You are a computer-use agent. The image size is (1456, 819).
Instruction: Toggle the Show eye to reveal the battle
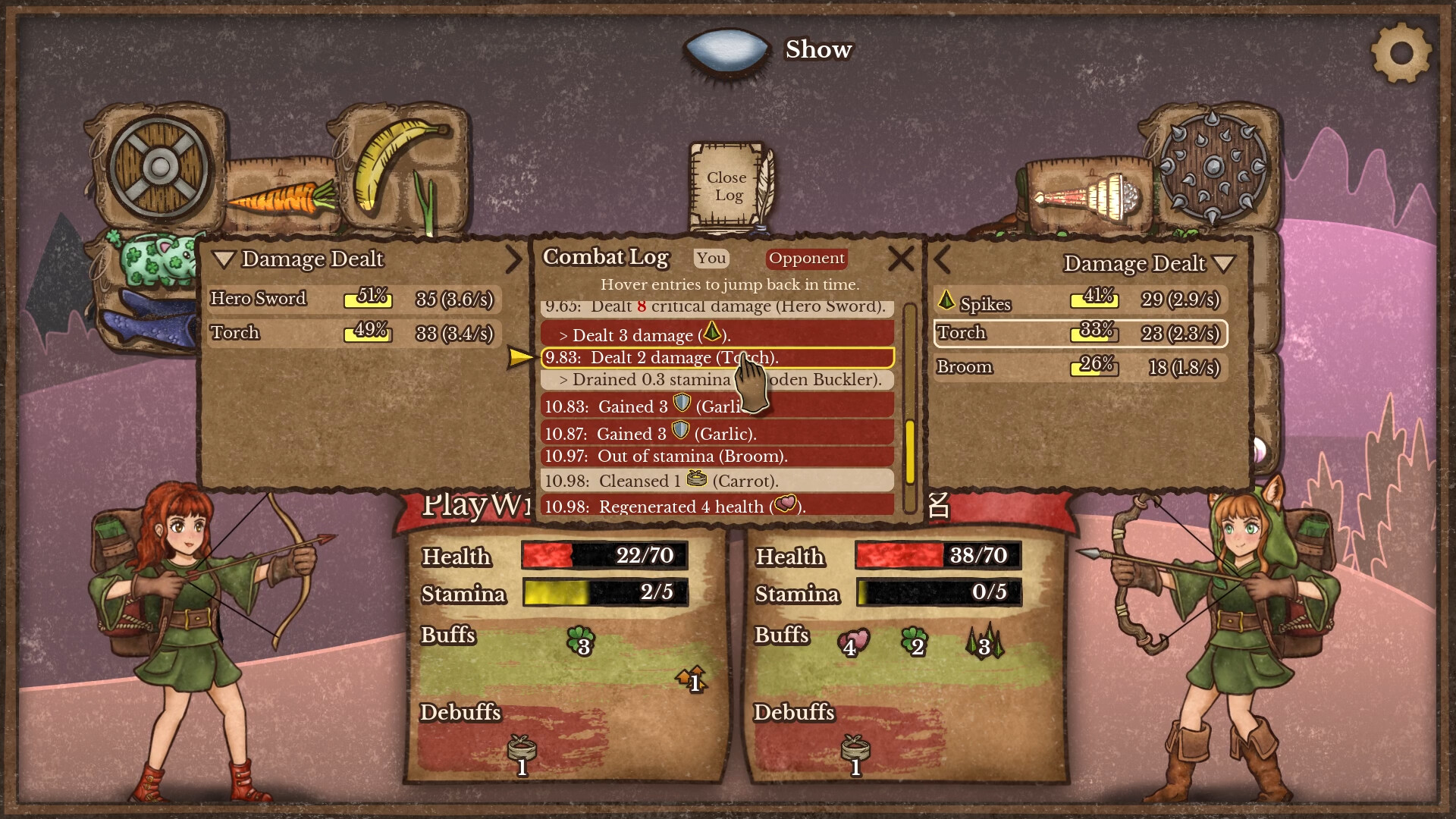click(x=728, y=49)
